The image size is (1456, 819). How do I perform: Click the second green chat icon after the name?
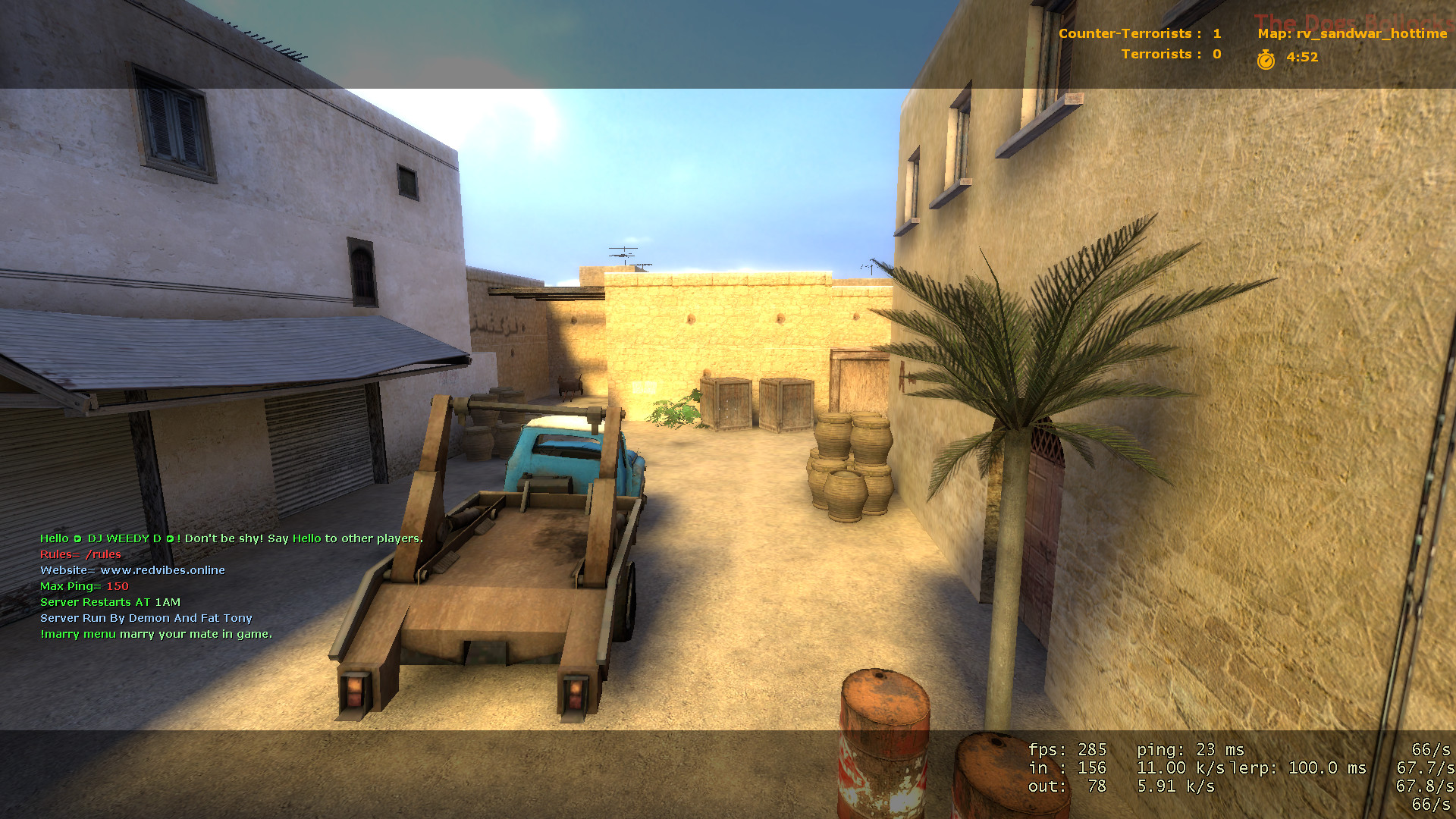pos(168,538)
